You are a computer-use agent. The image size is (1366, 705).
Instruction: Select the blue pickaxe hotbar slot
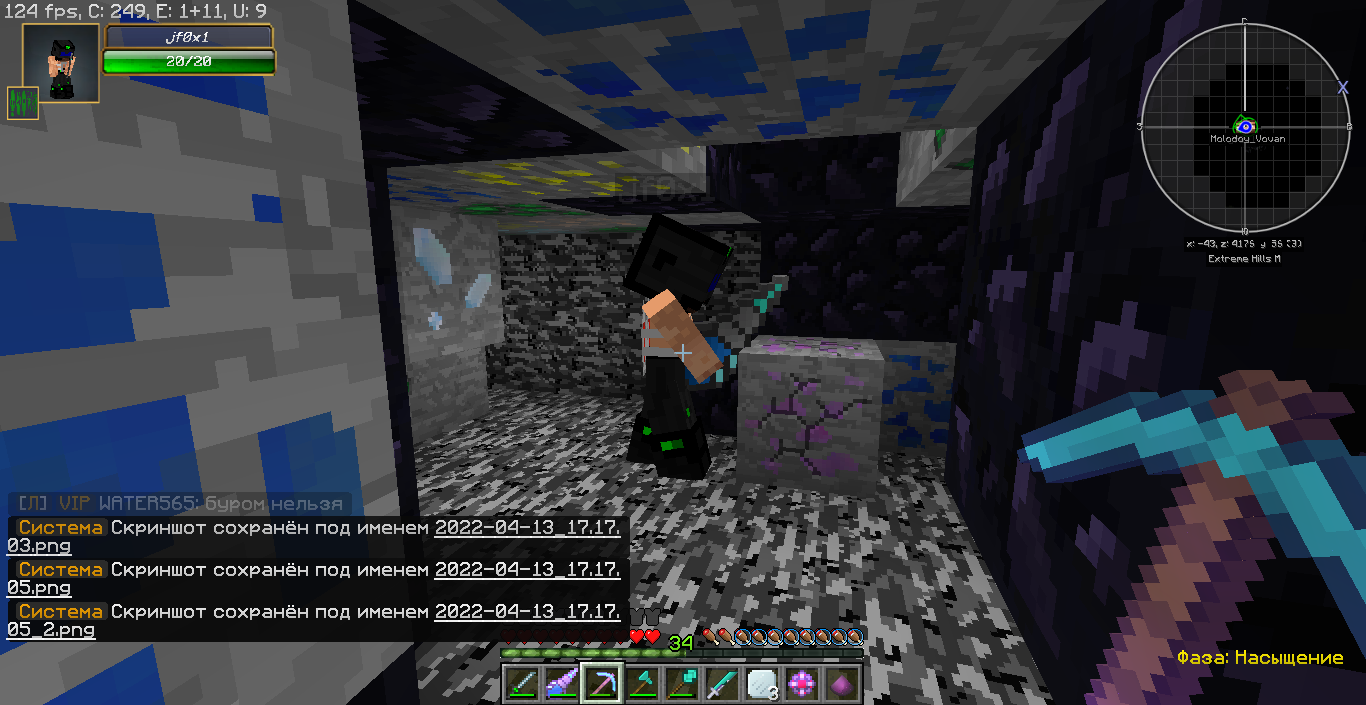[x=602, y=683]
